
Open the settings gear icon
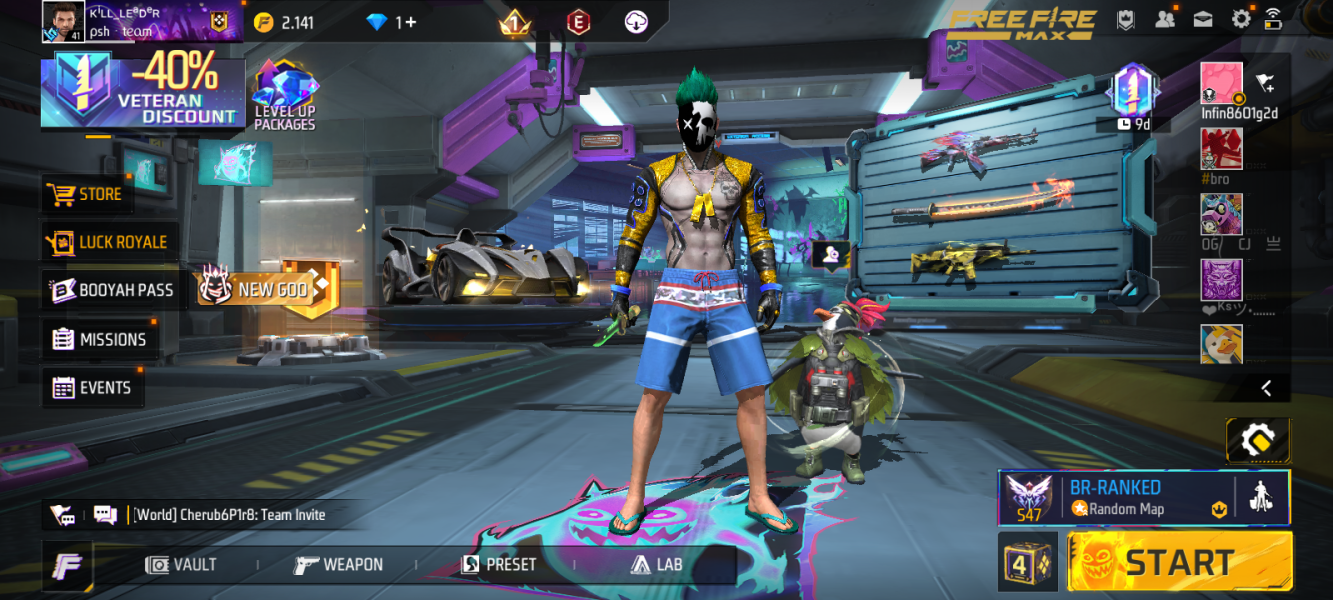1241,19
